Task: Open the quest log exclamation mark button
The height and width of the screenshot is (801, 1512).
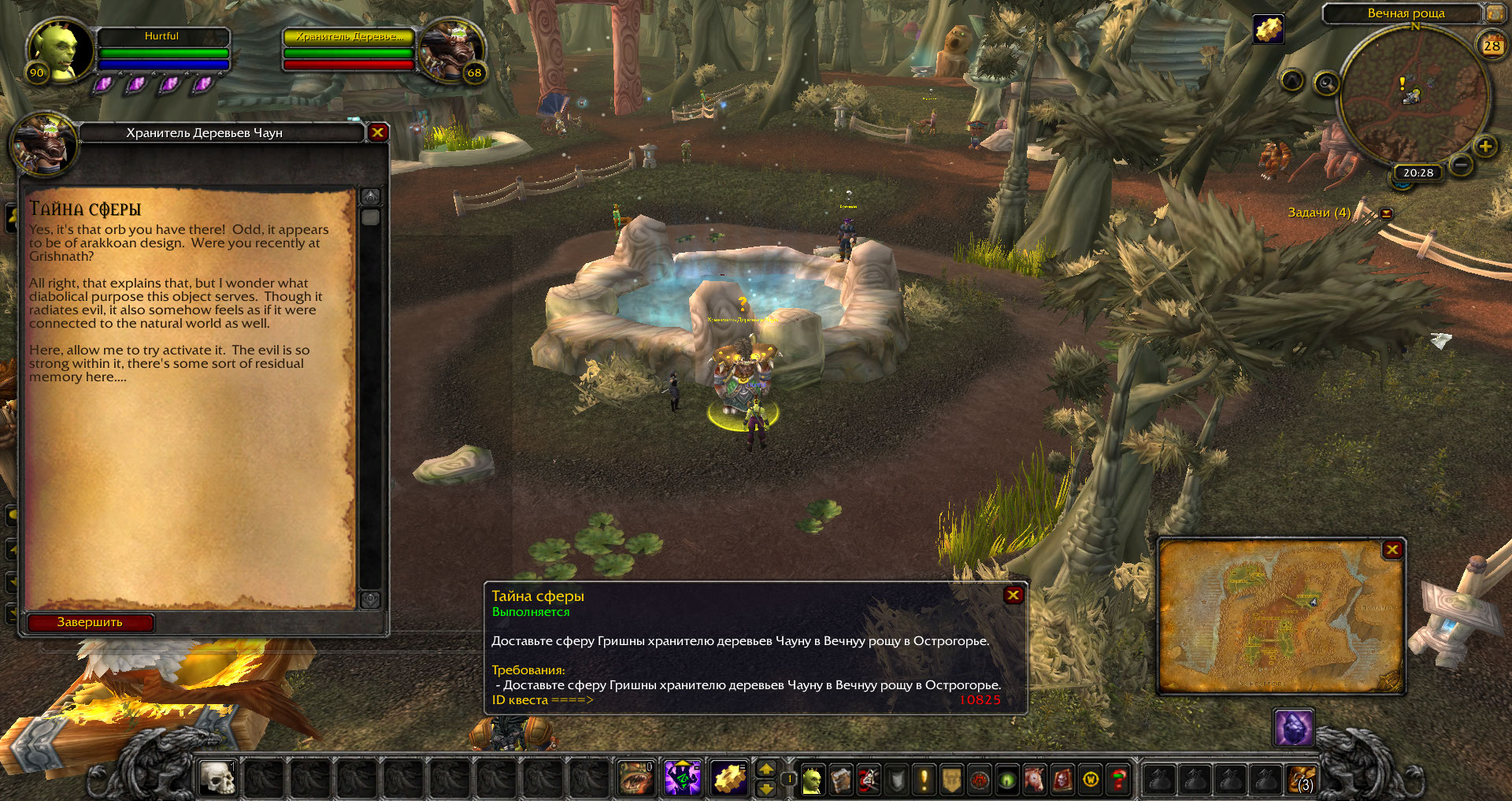Action: pos(924,780)
